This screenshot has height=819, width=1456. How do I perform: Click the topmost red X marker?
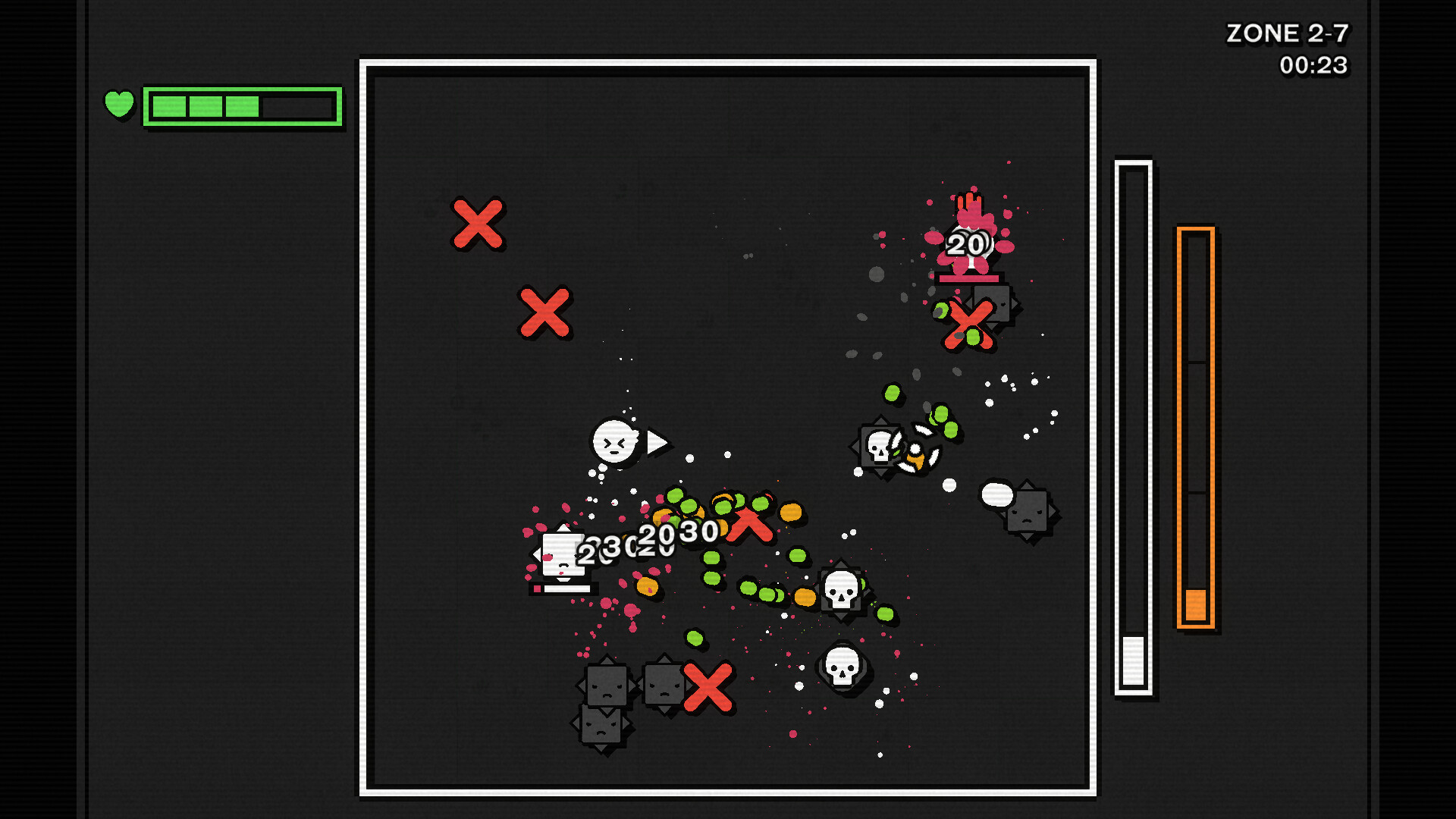click(477, 224)
